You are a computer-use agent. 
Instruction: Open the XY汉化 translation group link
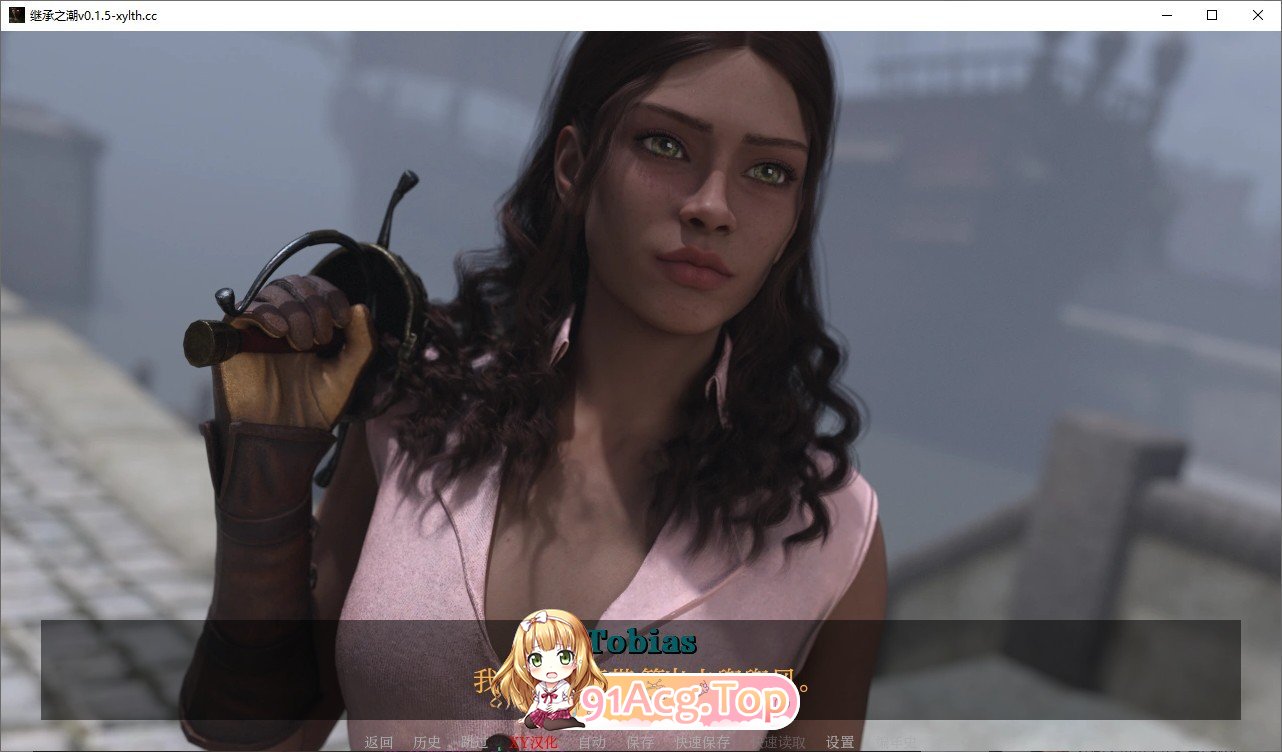tap(534, 743)
